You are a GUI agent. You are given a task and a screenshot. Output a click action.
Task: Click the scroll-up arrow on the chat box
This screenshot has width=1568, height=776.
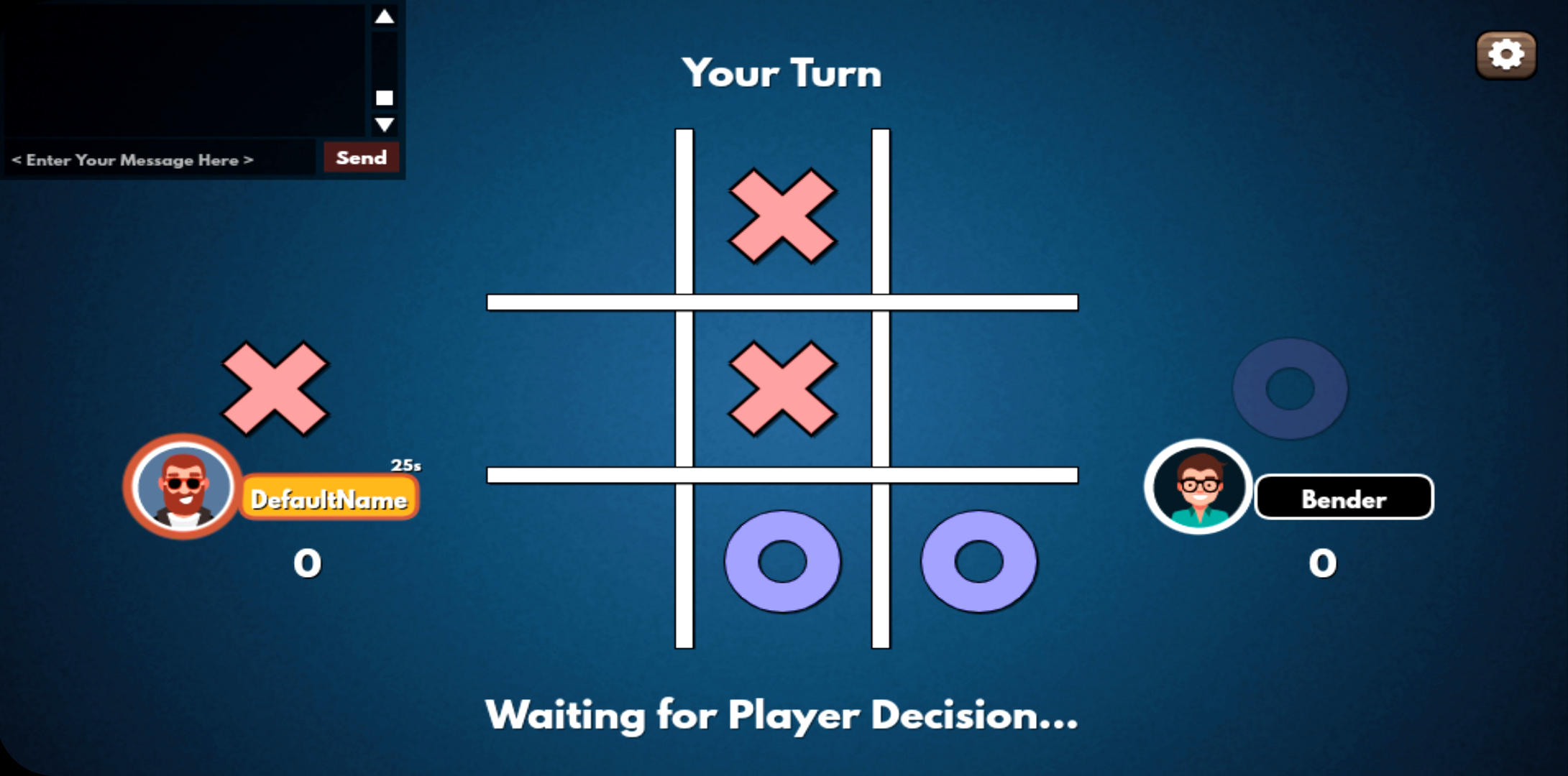click(385, 16)
